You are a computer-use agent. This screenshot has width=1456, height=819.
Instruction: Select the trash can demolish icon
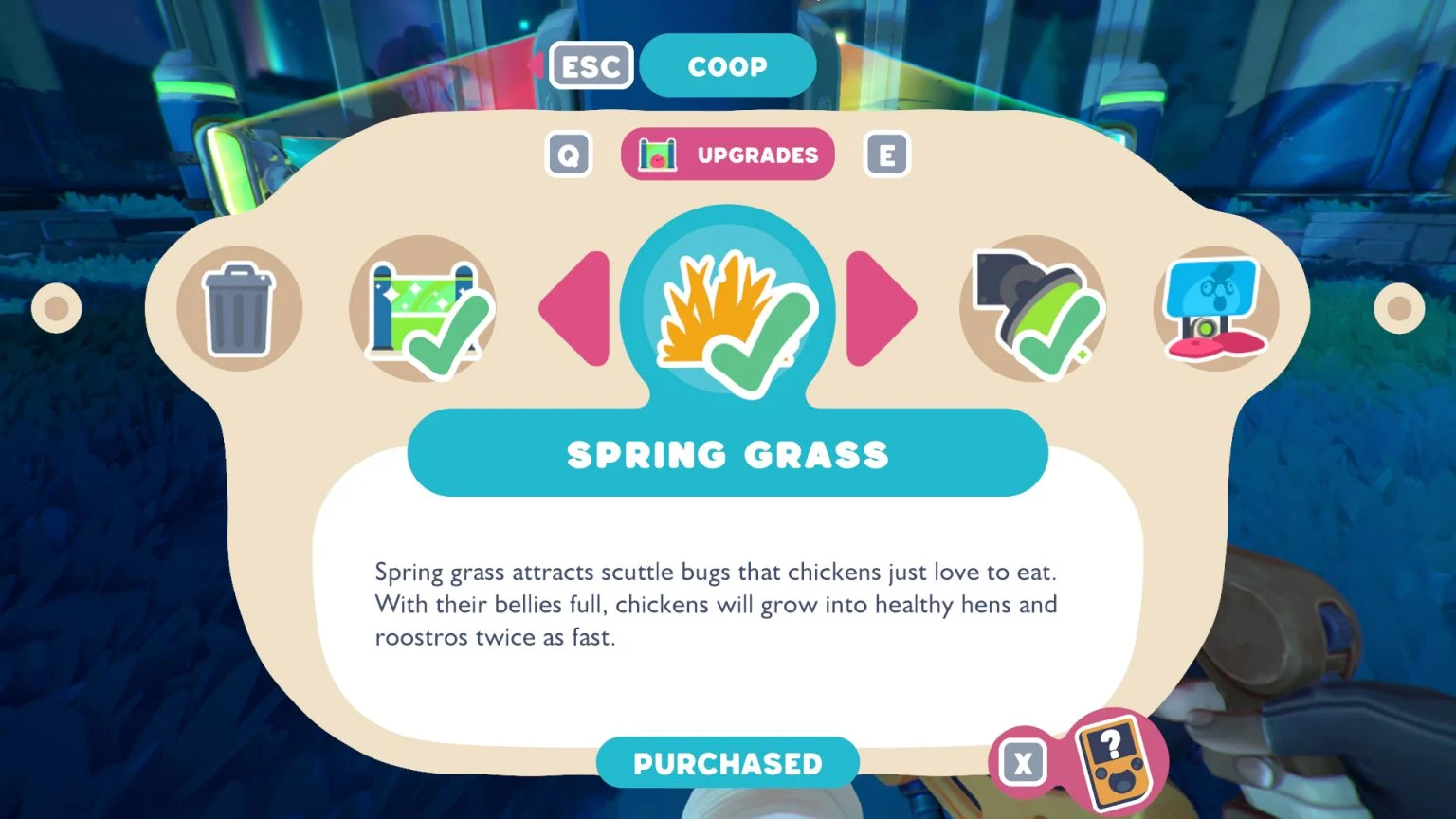239,307
